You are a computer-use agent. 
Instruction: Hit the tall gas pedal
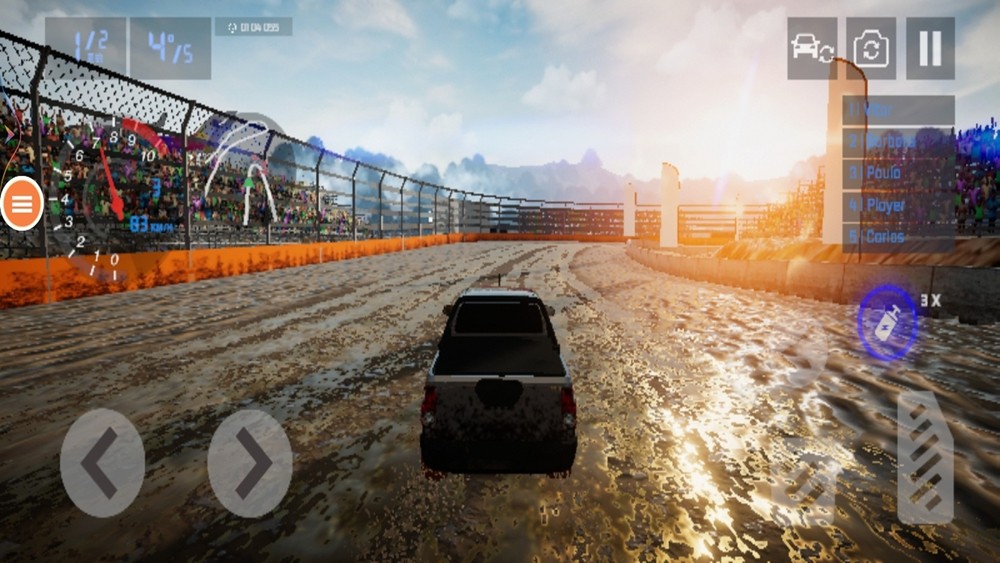925,457
